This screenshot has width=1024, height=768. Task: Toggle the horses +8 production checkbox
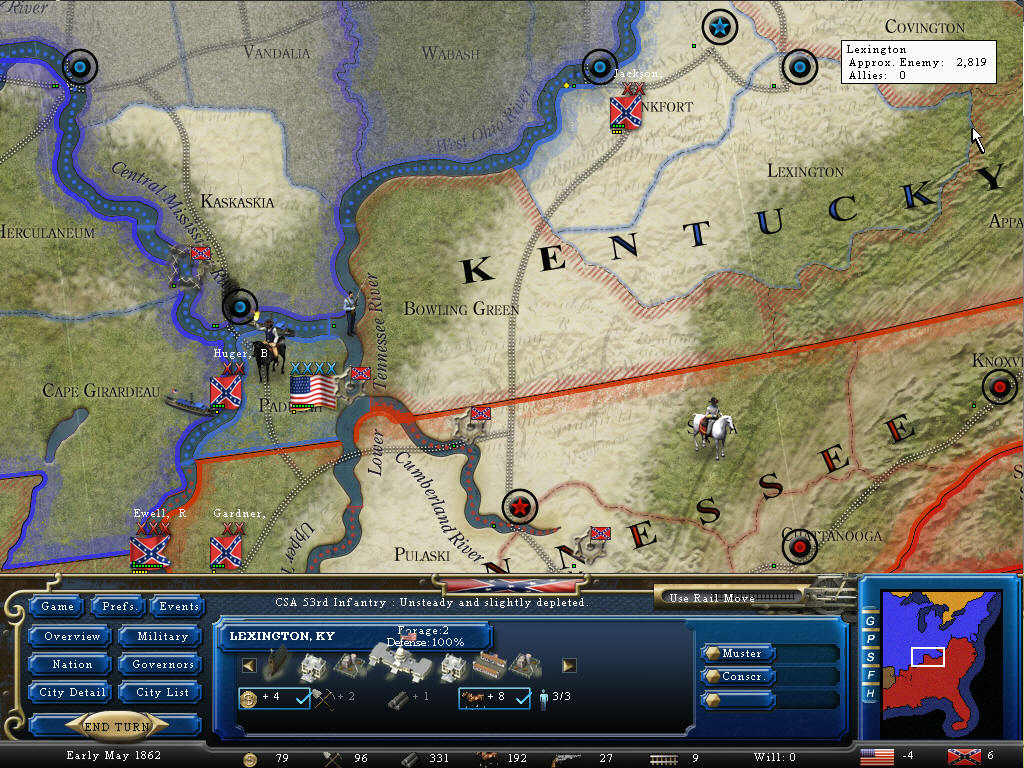(x=520, y=697)
